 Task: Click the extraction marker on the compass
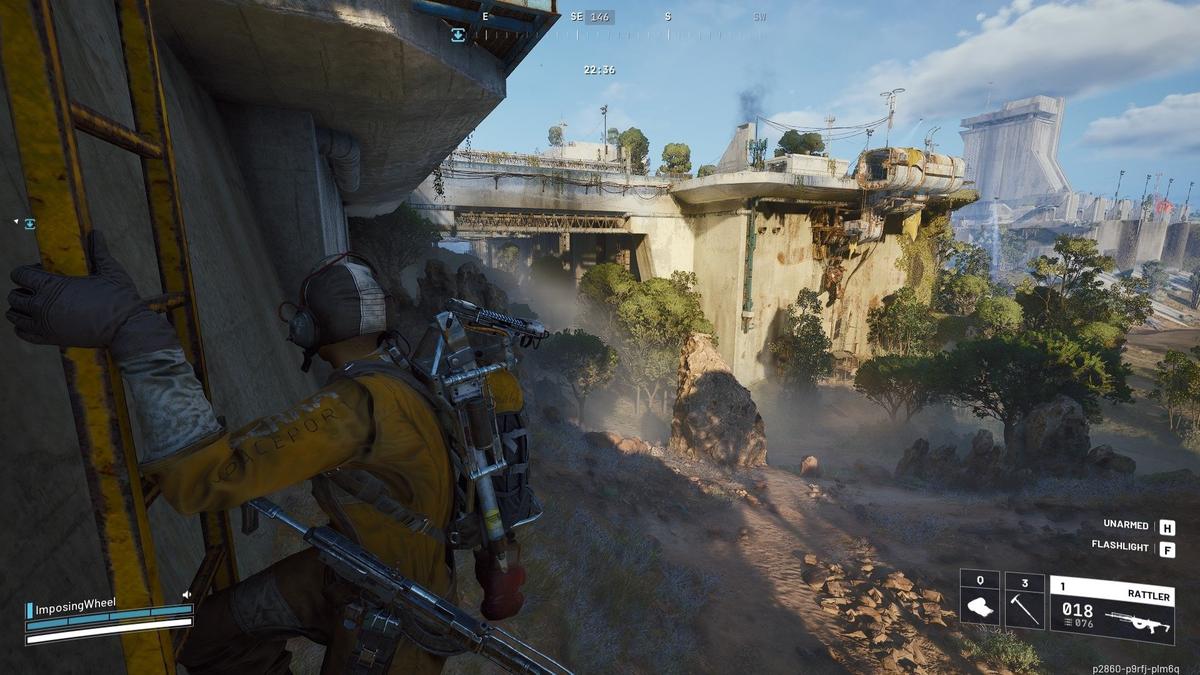[x=458, y=34]
